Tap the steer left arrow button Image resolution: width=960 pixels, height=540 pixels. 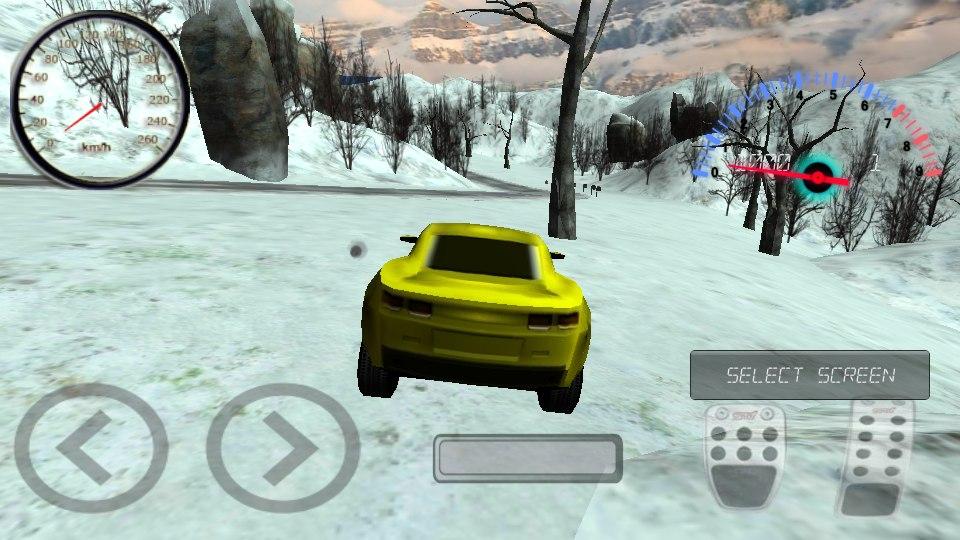pyautogui.click(x=90, y=448)
